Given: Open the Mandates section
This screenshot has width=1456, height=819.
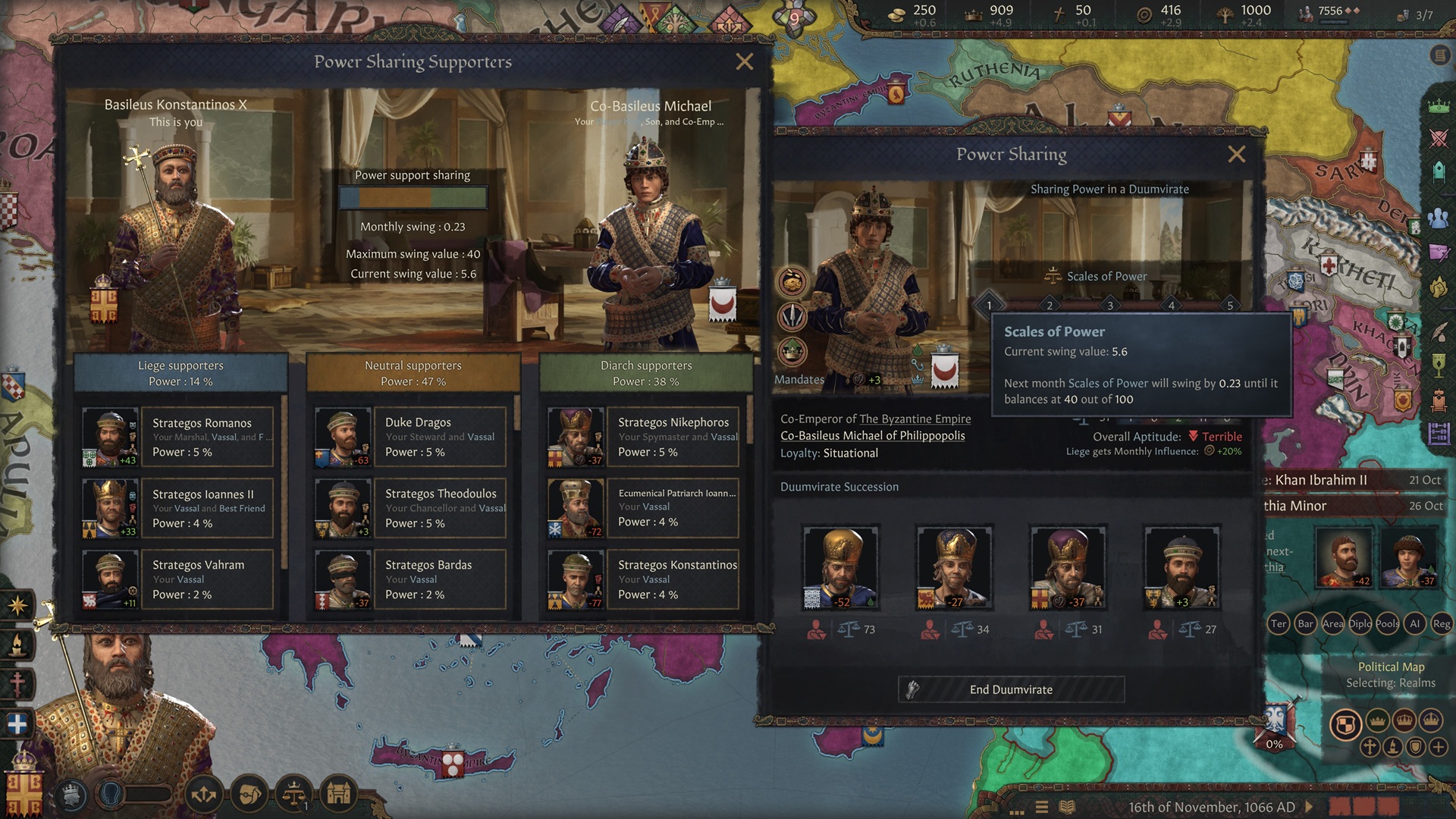Looking at the screenshot, I should (799, 380).
